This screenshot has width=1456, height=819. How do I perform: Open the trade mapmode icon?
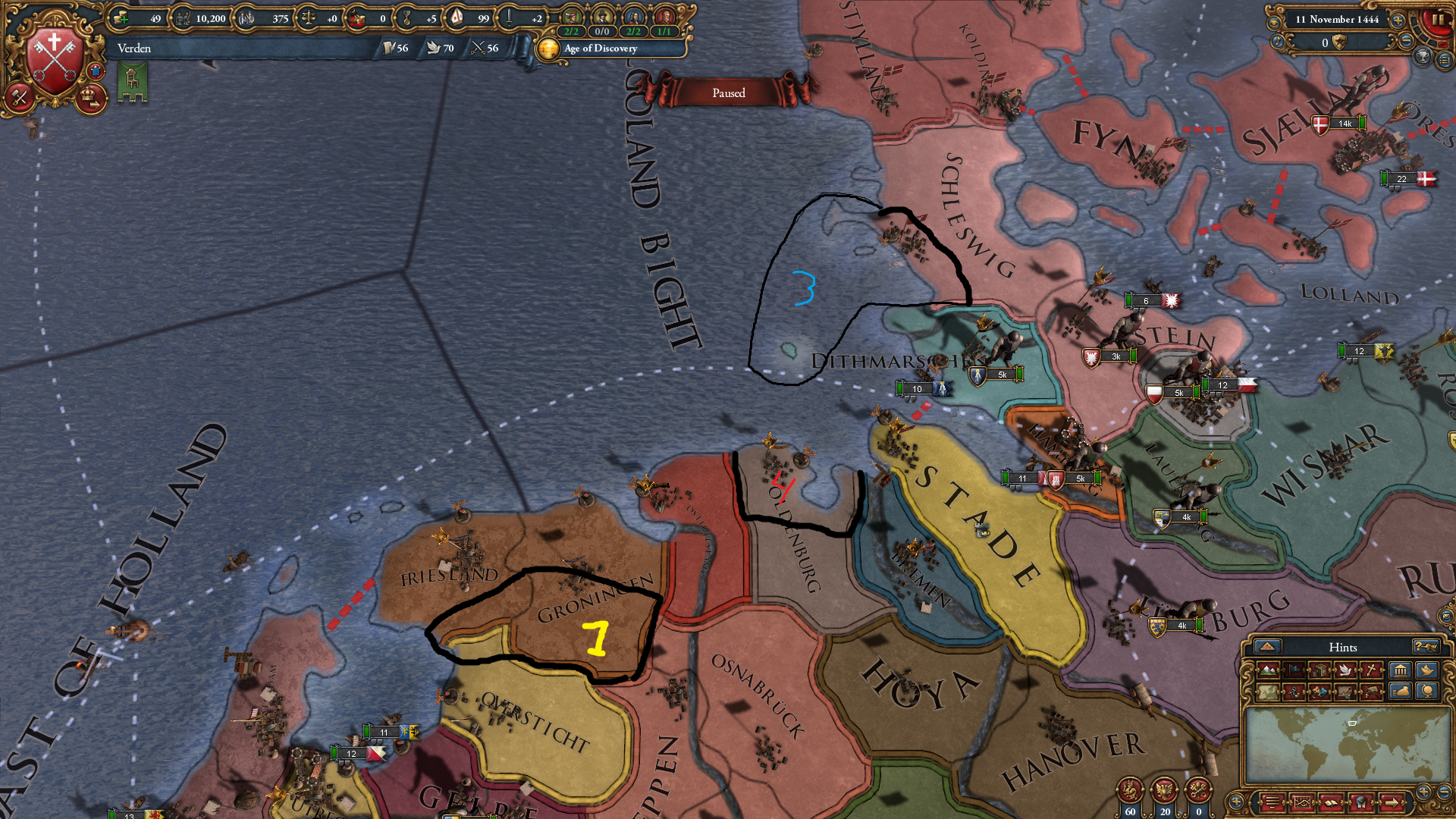[1319, 670]
